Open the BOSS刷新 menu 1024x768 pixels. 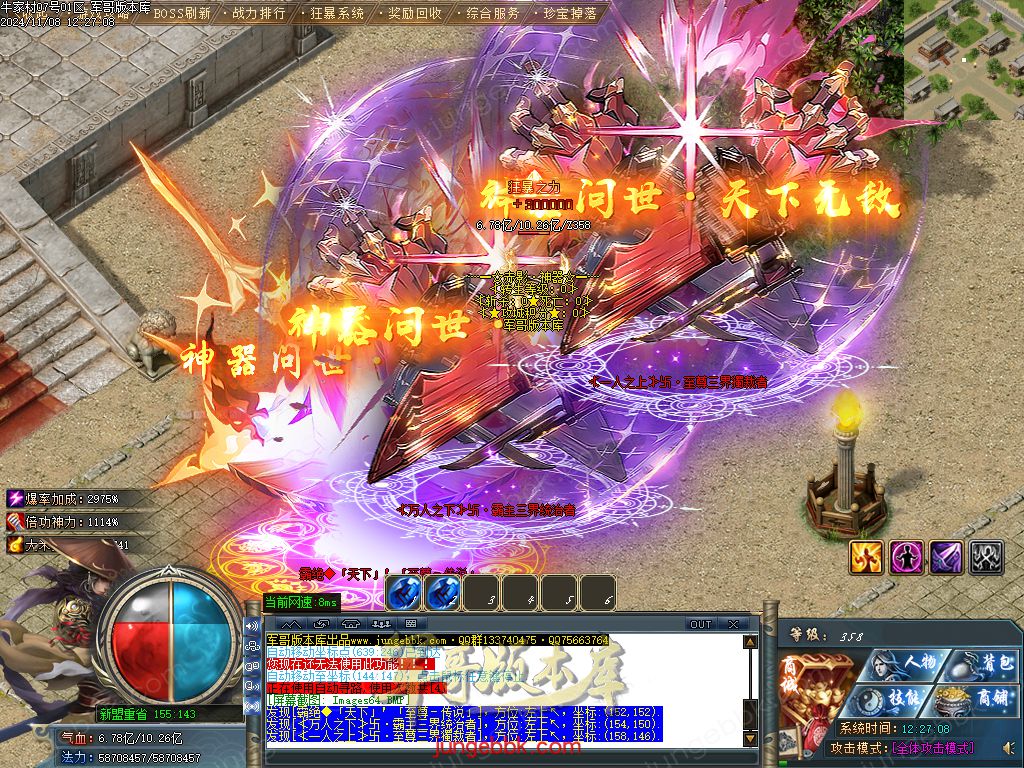coord(182,14)
